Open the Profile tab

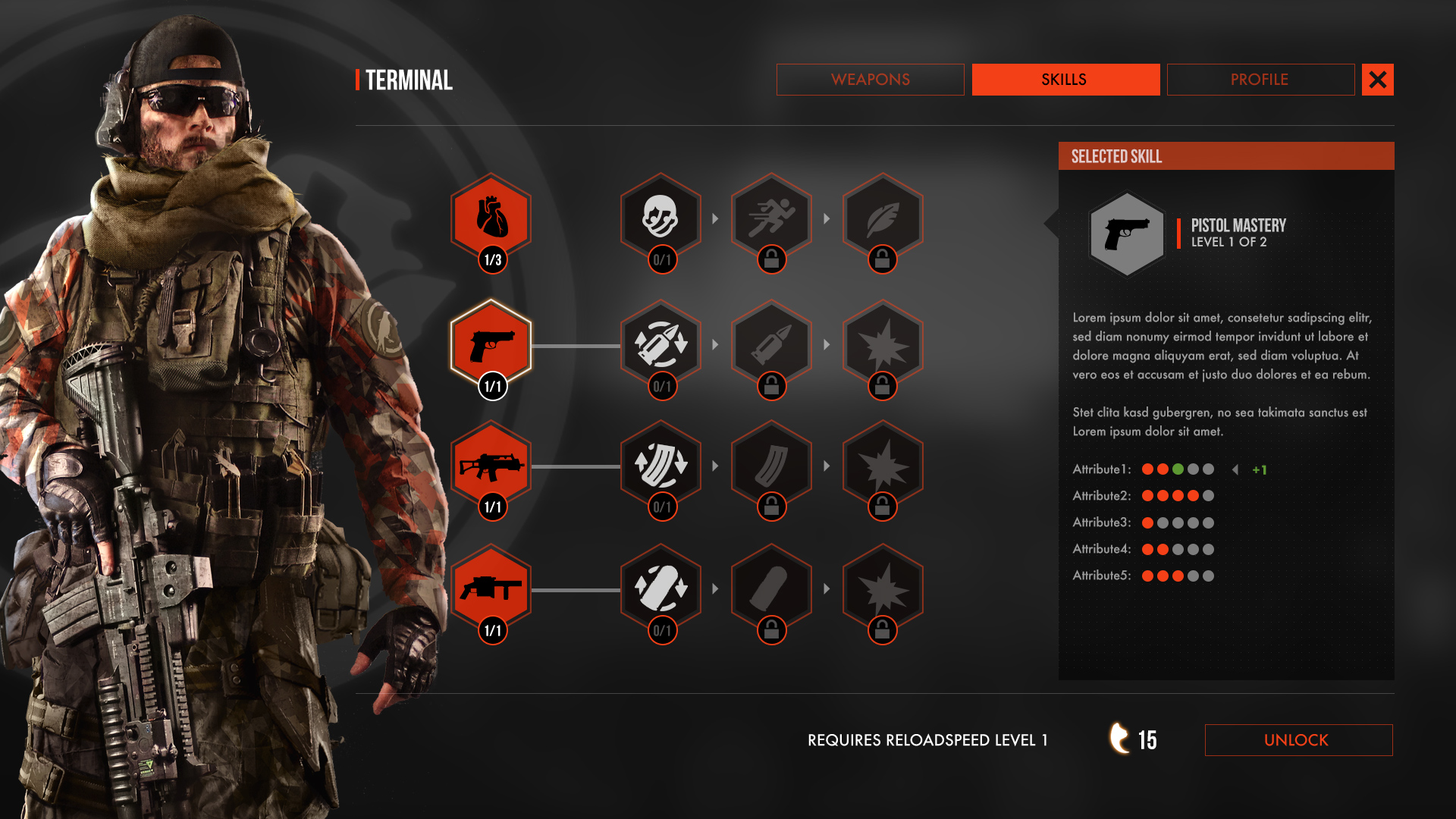click(1260, 79)
